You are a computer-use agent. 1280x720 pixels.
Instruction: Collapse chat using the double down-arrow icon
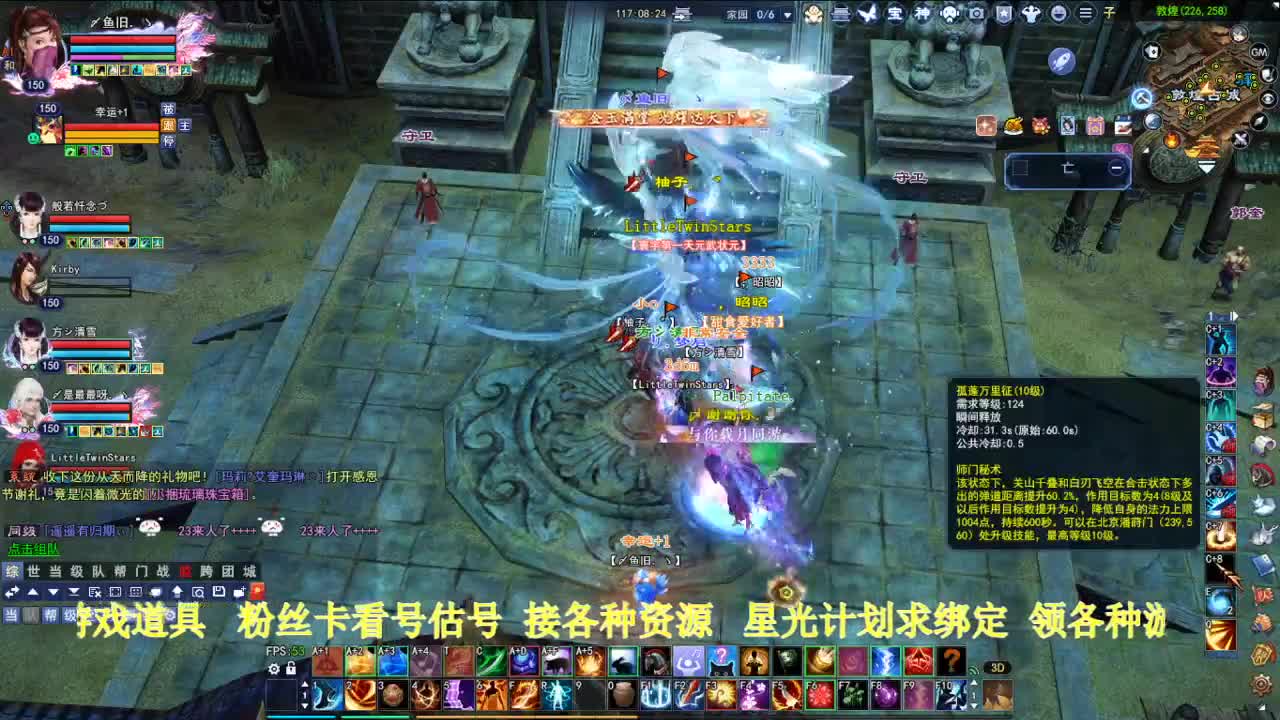tap(72, 591)
